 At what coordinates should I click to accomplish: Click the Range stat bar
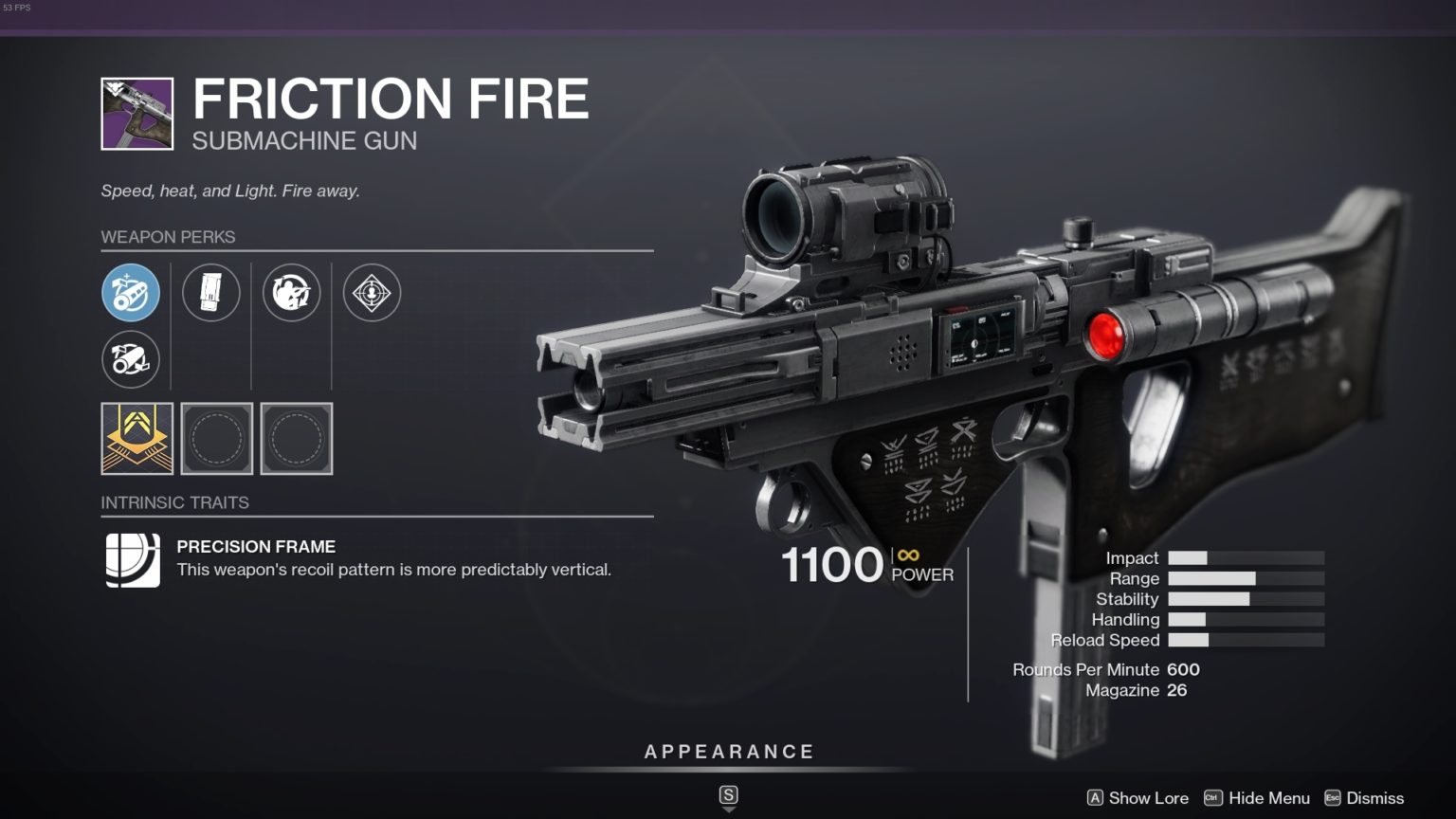tap(1245, 578)
